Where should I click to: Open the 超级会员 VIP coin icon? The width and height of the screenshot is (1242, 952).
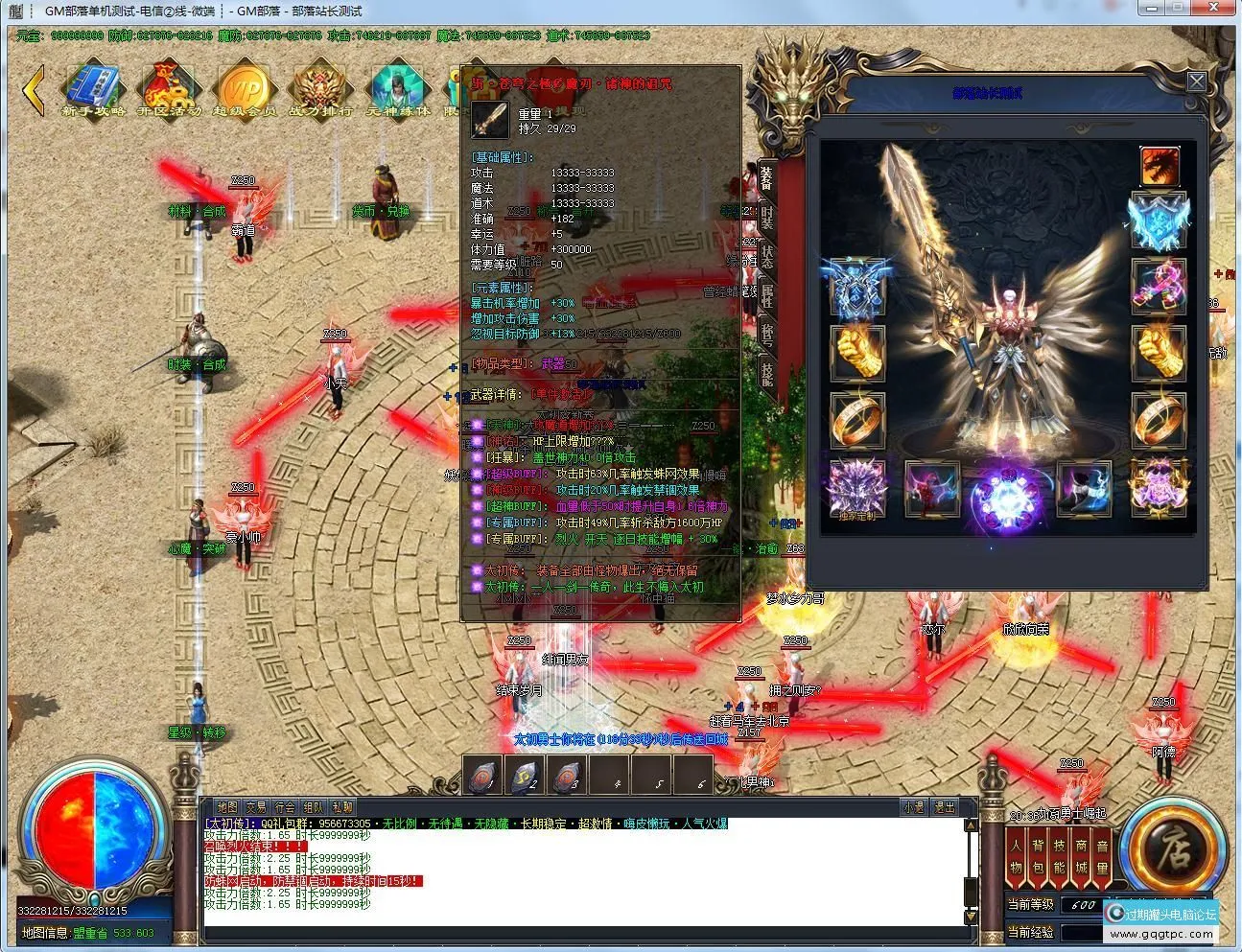point(244,88)
